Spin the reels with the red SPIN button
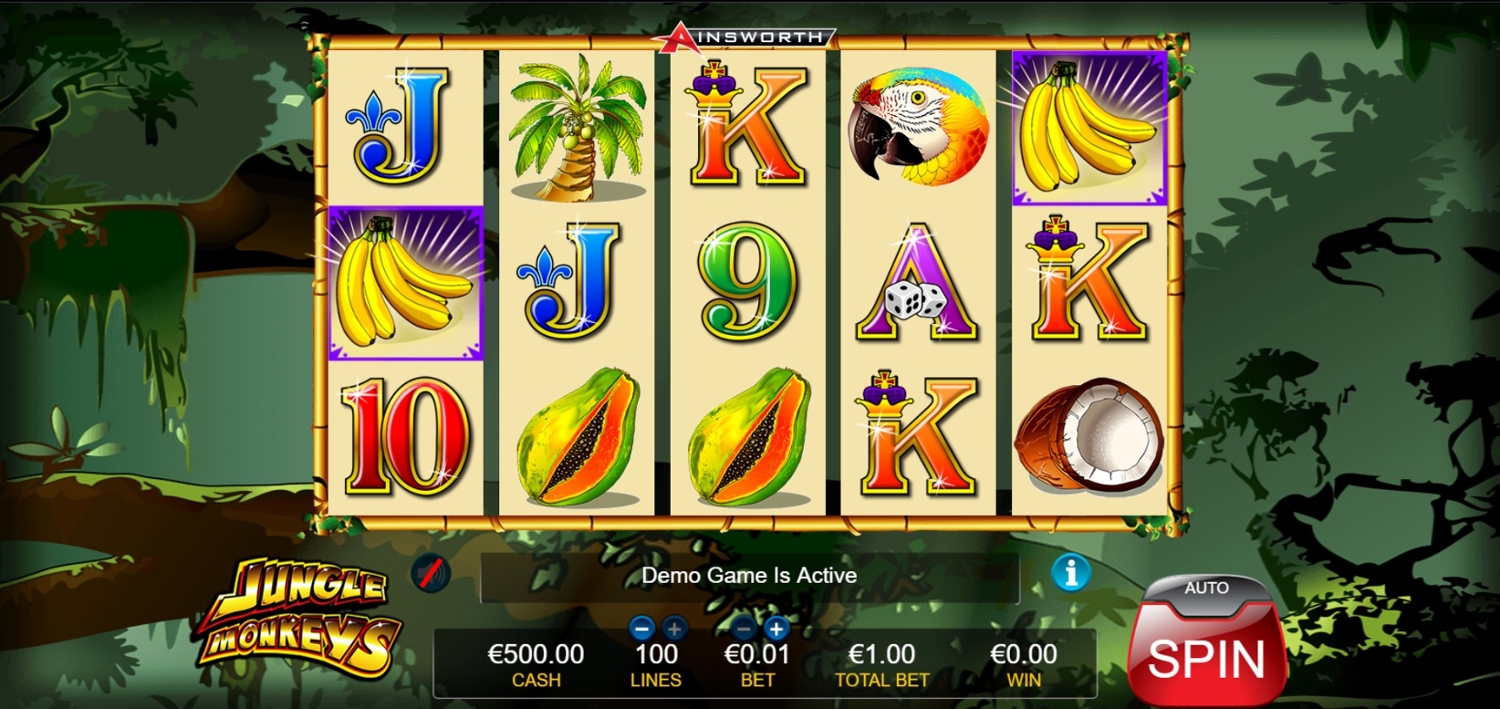The height and width of the screenshot is (709, 1500). tap(1206, 657)
